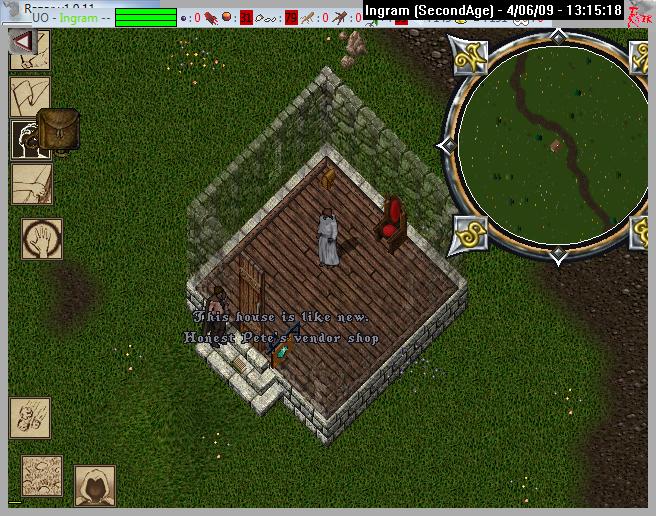Activate the open hand circle skill icon

[42, 240]
